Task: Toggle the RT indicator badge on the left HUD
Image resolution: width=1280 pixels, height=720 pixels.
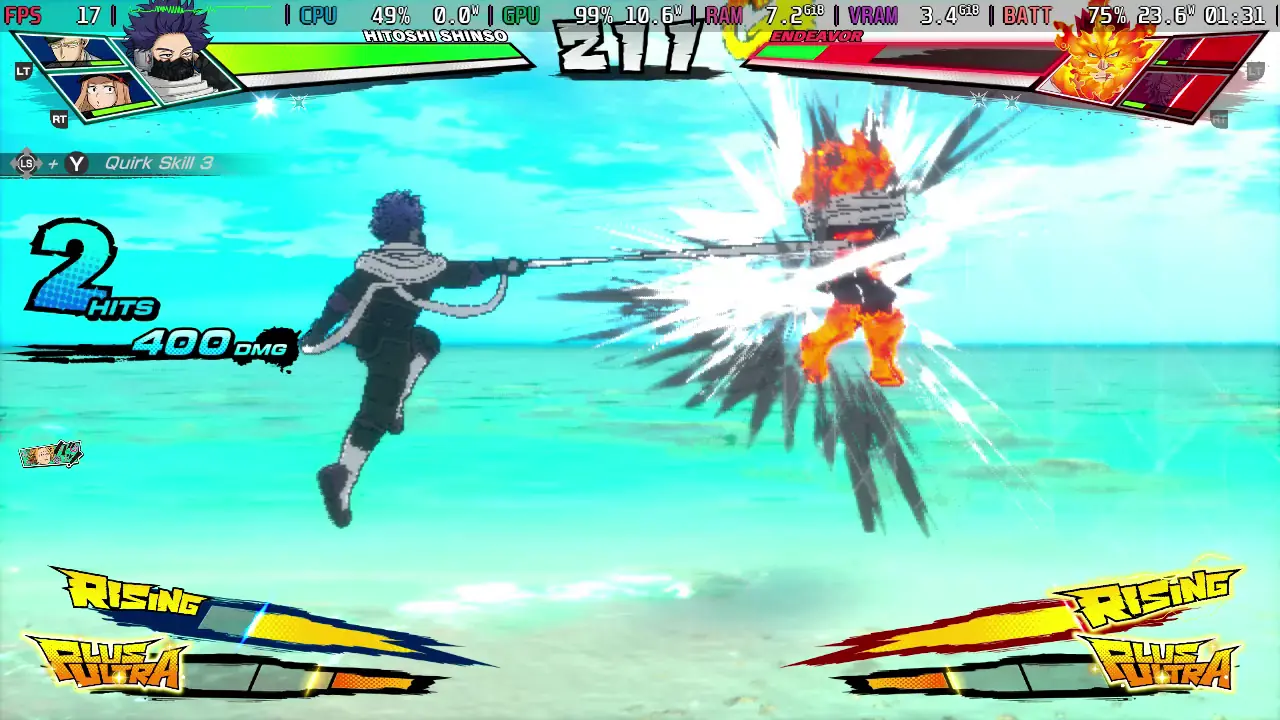Action: [59, 120]
